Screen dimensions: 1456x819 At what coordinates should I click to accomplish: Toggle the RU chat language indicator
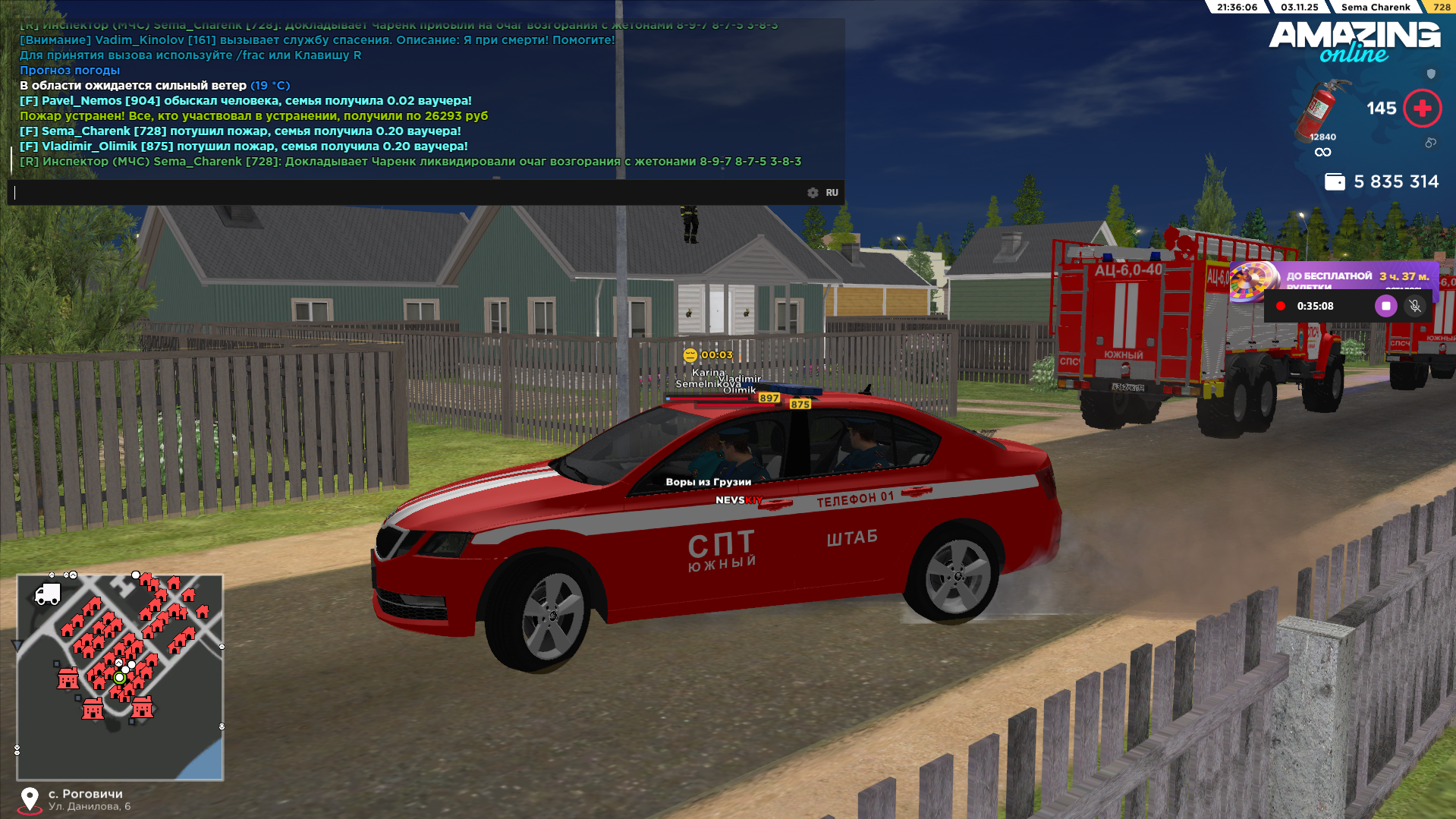coord(832,193)
